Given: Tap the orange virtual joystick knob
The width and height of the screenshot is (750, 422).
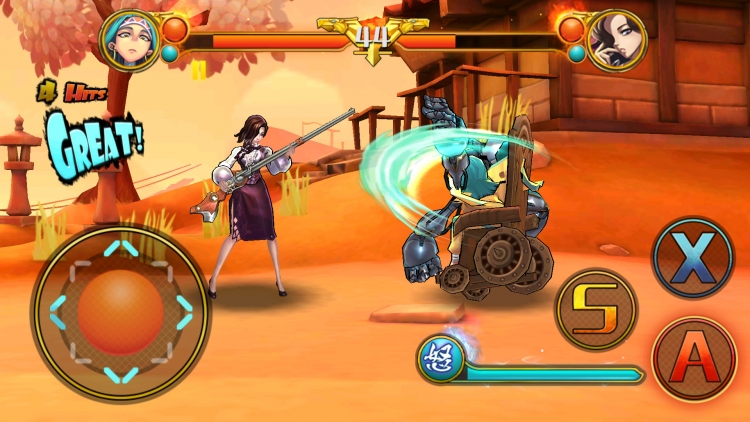Looking at the screenshot, I should pyautogui.click(x=120, y=311).
